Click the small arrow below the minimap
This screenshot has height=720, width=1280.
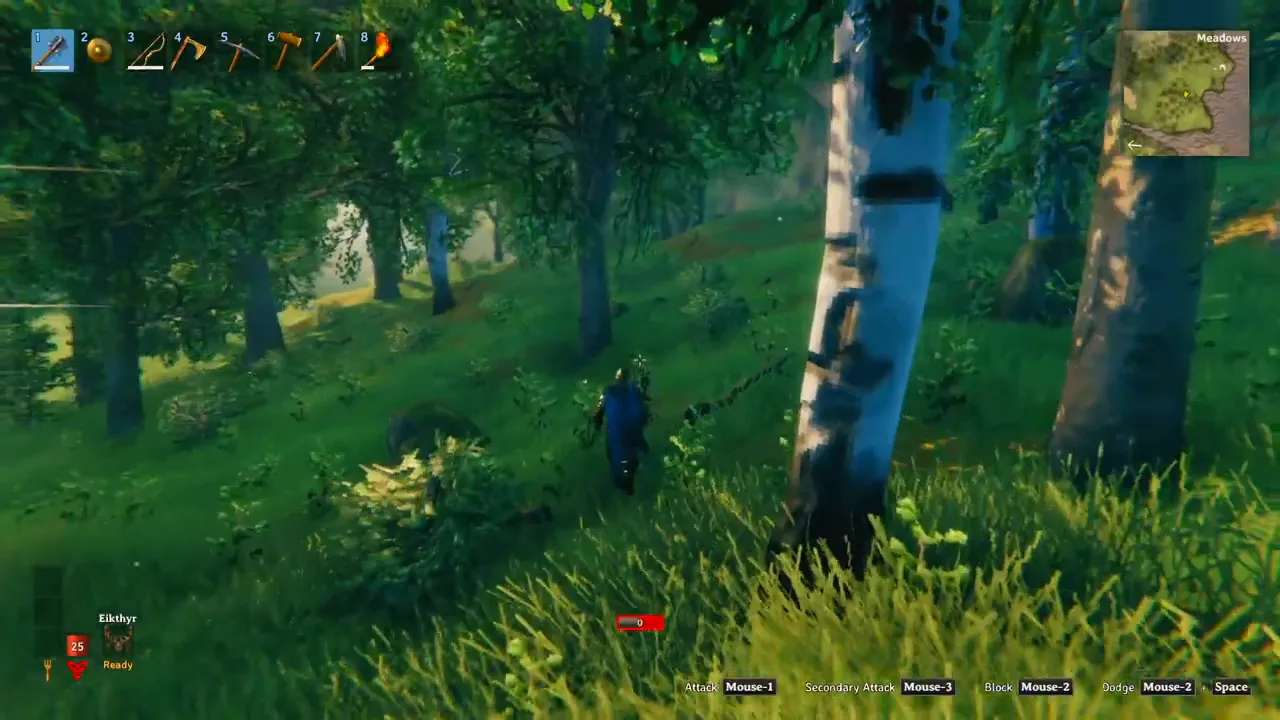pyautogui.click(x=1134, y=145)
